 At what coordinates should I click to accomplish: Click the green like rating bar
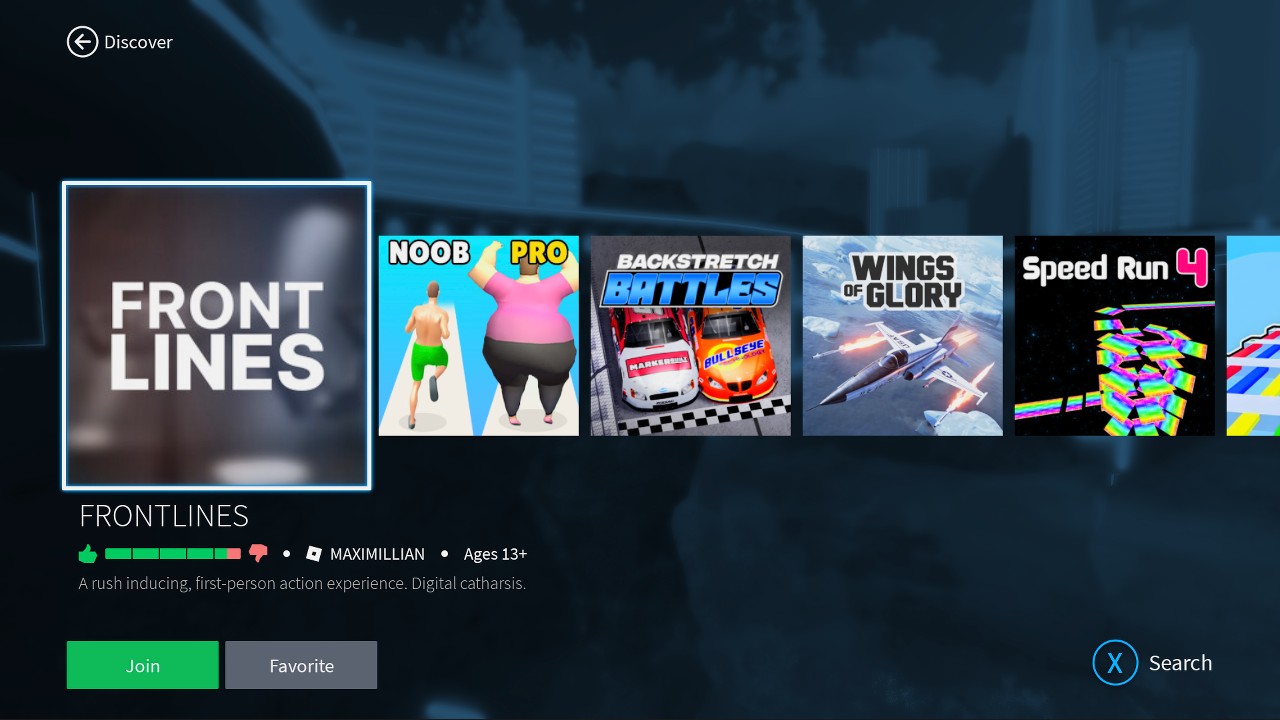click(170, 553)
